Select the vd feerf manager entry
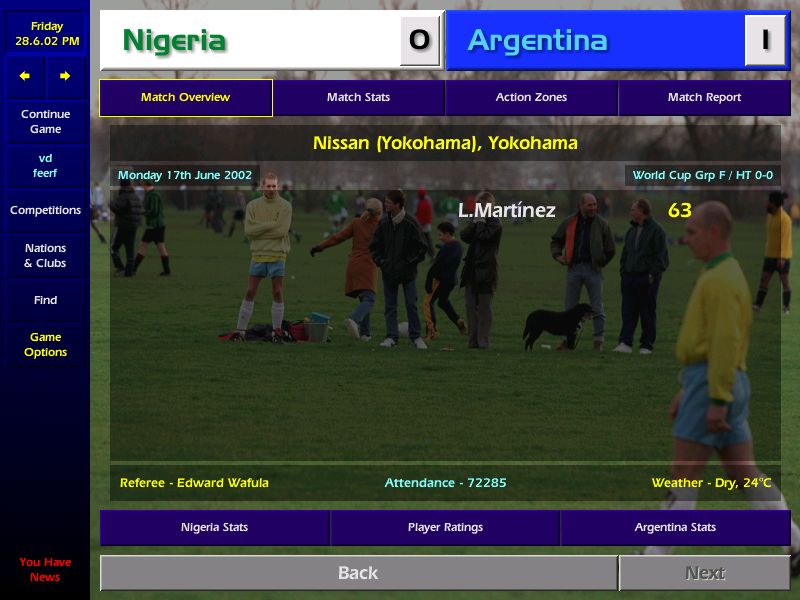Image resolution: width=800 pixels, height=600 pixels. (x=45, y=166)
